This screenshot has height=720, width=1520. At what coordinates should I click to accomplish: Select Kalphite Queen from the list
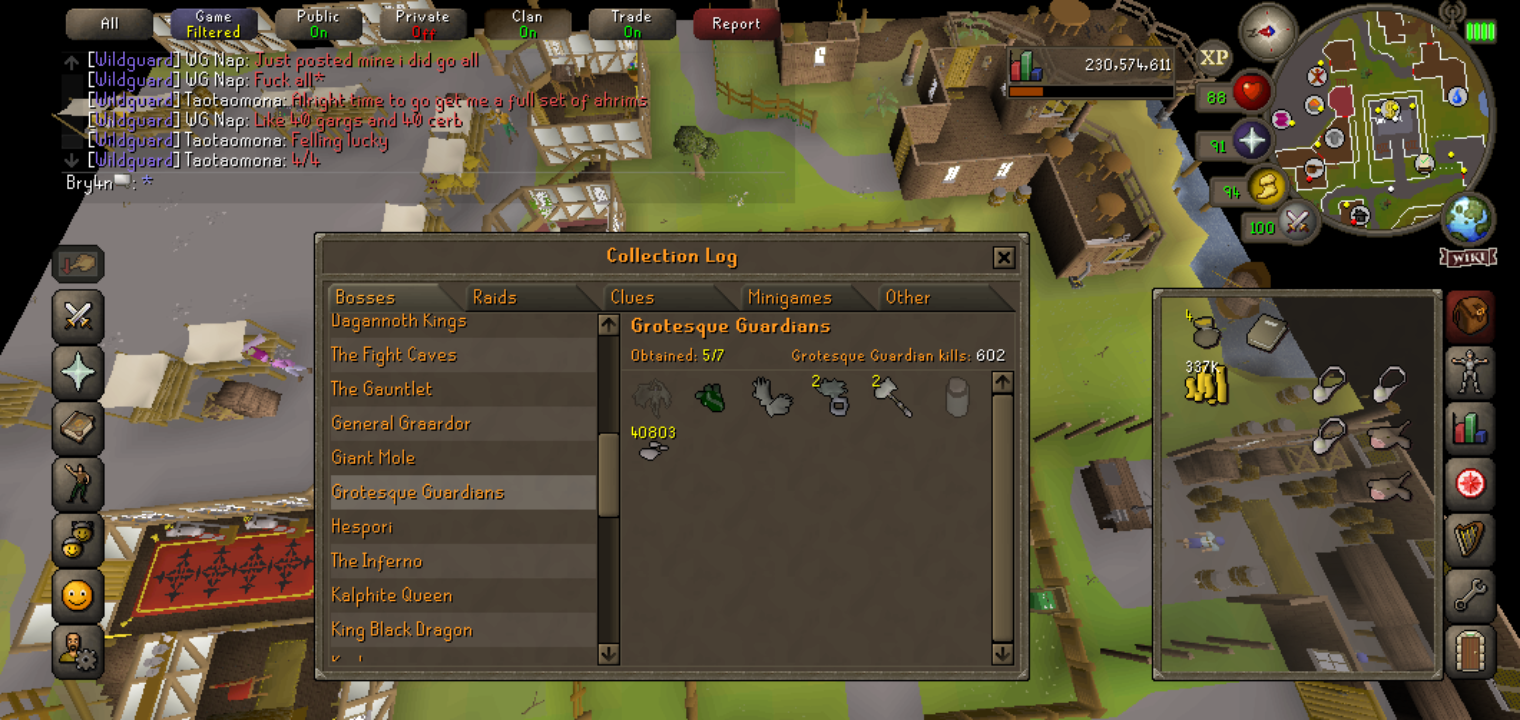click(391, 595)
